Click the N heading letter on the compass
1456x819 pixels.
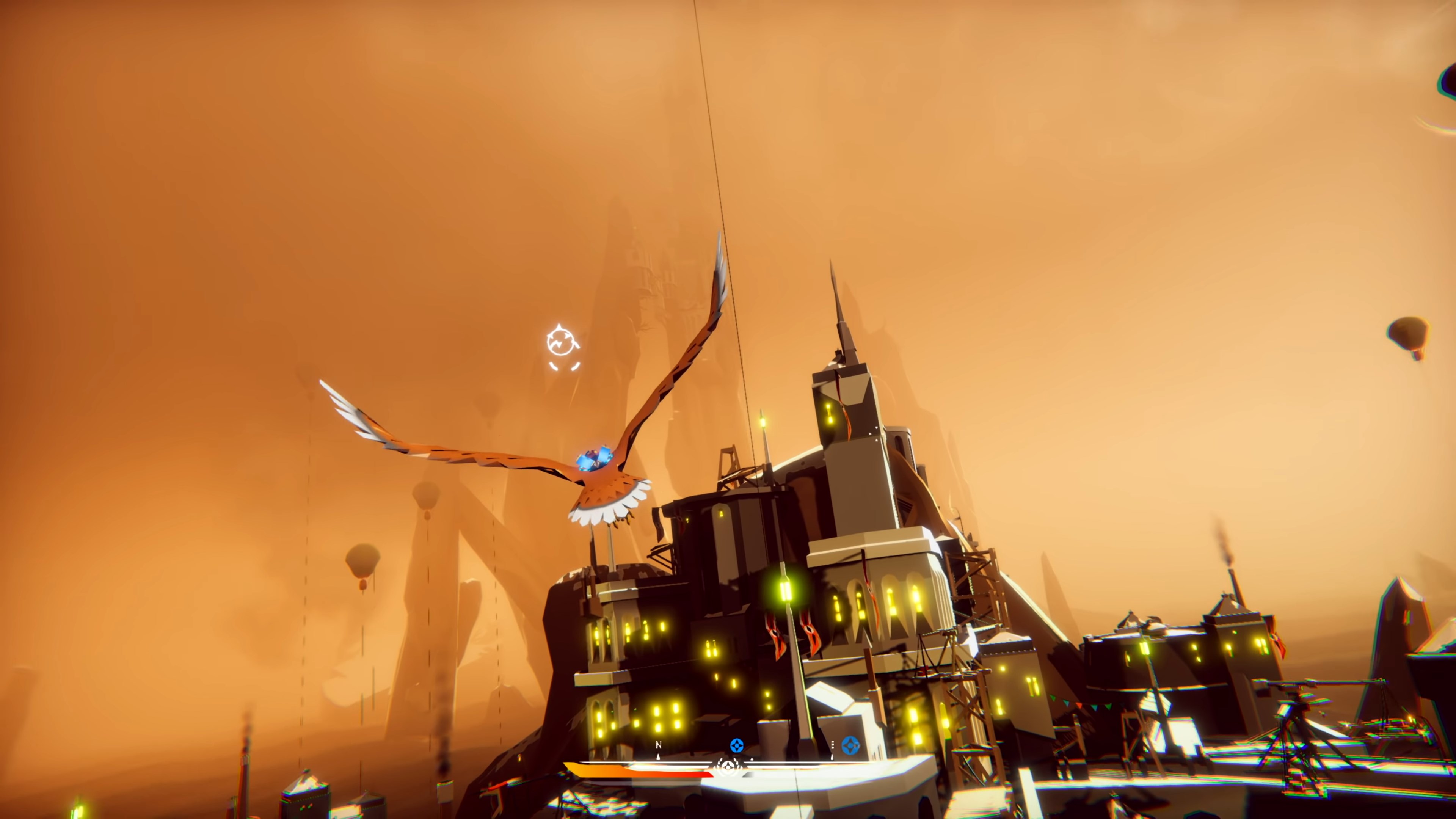pyautogui.click(x=659, y=745)
